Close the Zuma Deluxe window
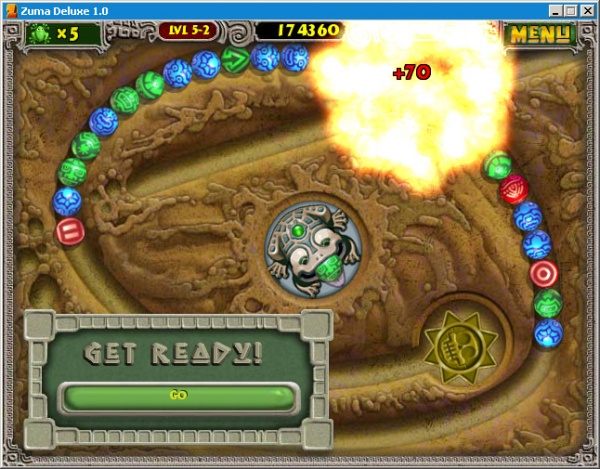This screenshot has width=600, height=469. [x=587, y=10]
